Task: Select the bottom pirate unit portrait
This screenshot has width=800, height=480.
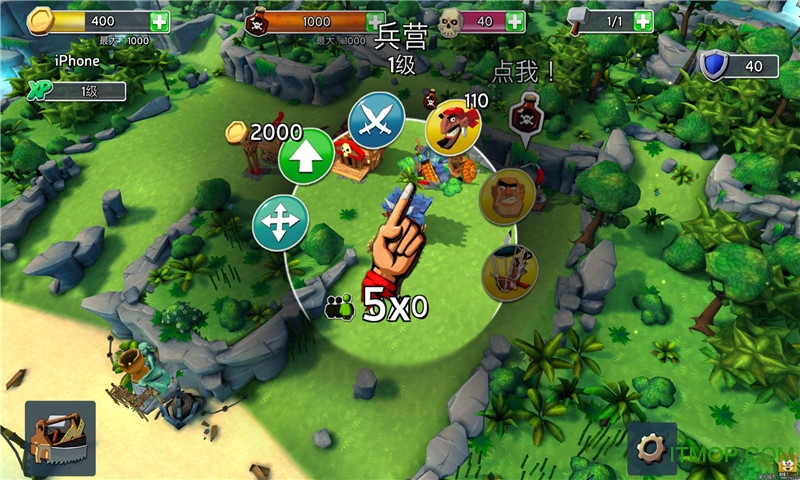Action: [x=510, y=272]
